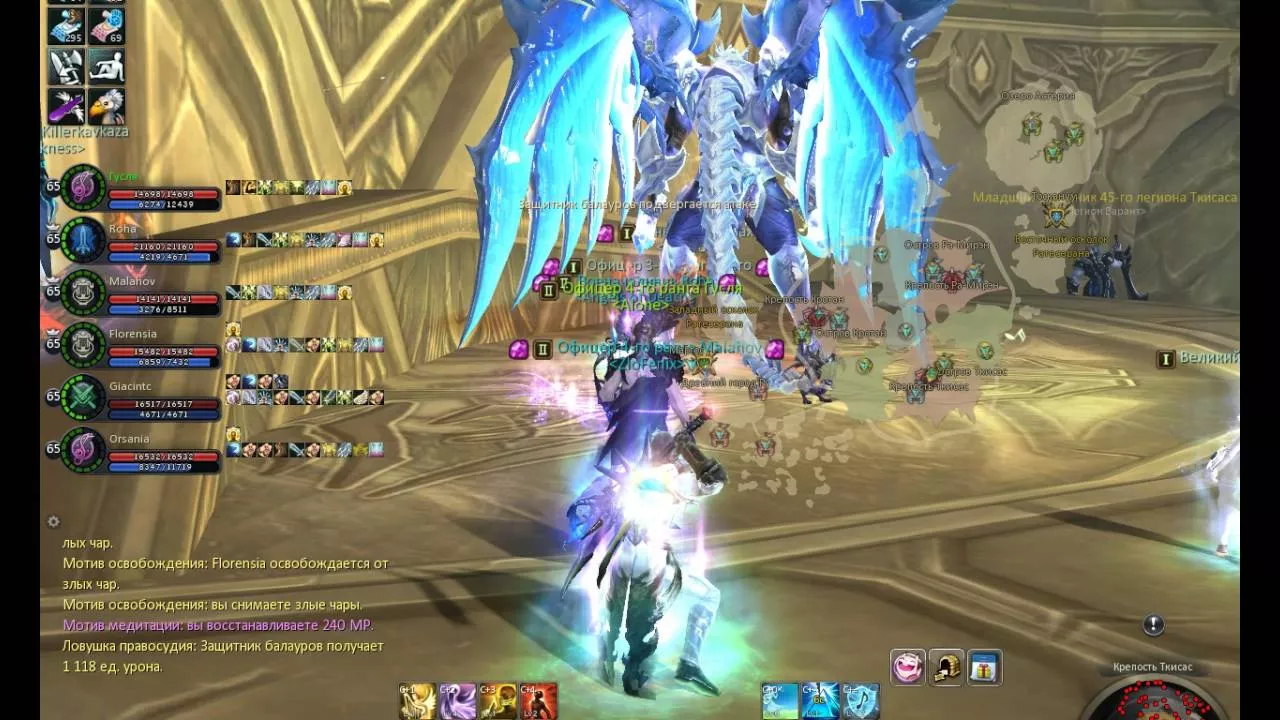Activate the purple rocket item slot
The width and height of the screenshot is (1280, 720).
tap(68, 104)
